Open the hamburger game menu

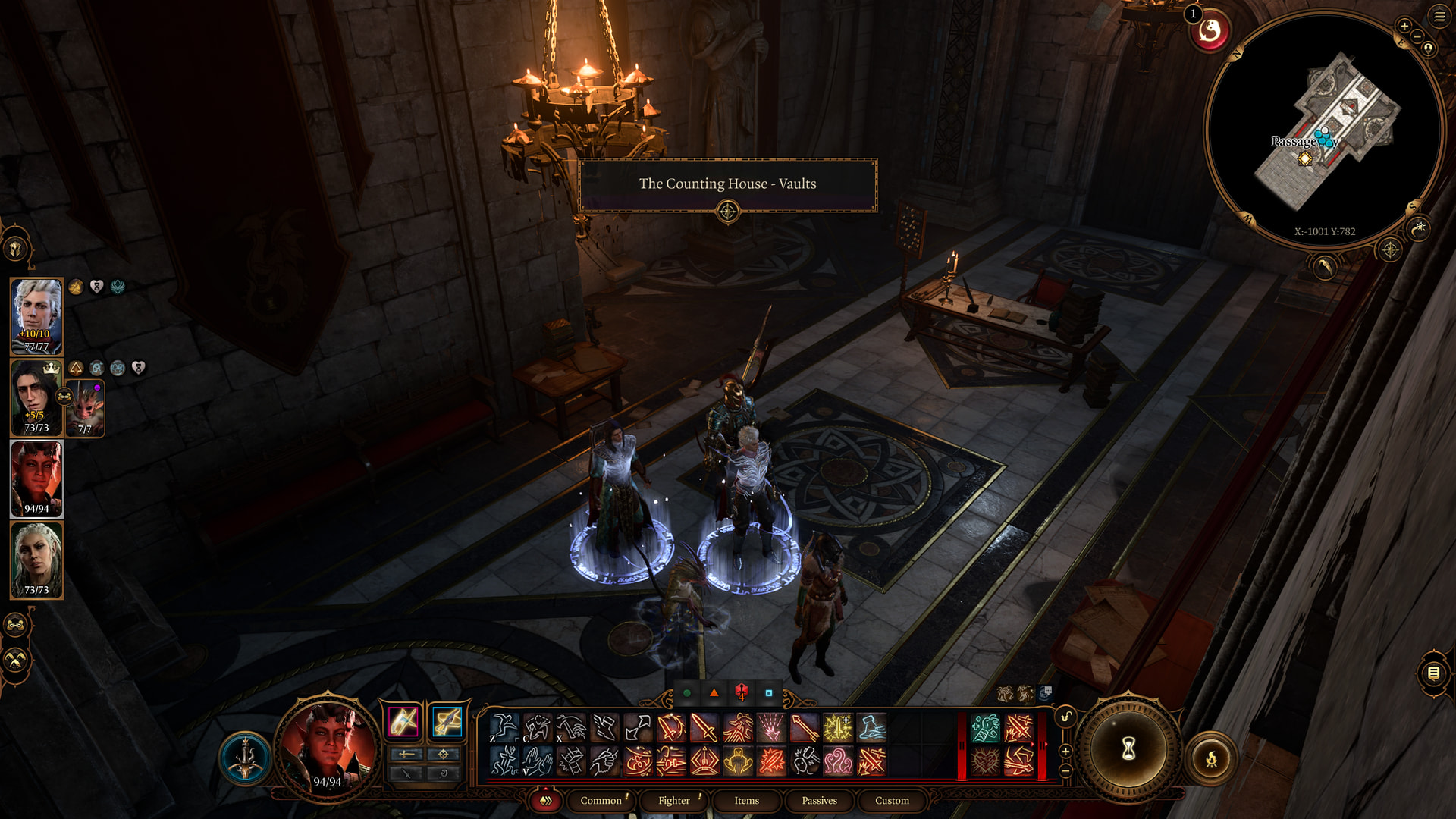1439,16
